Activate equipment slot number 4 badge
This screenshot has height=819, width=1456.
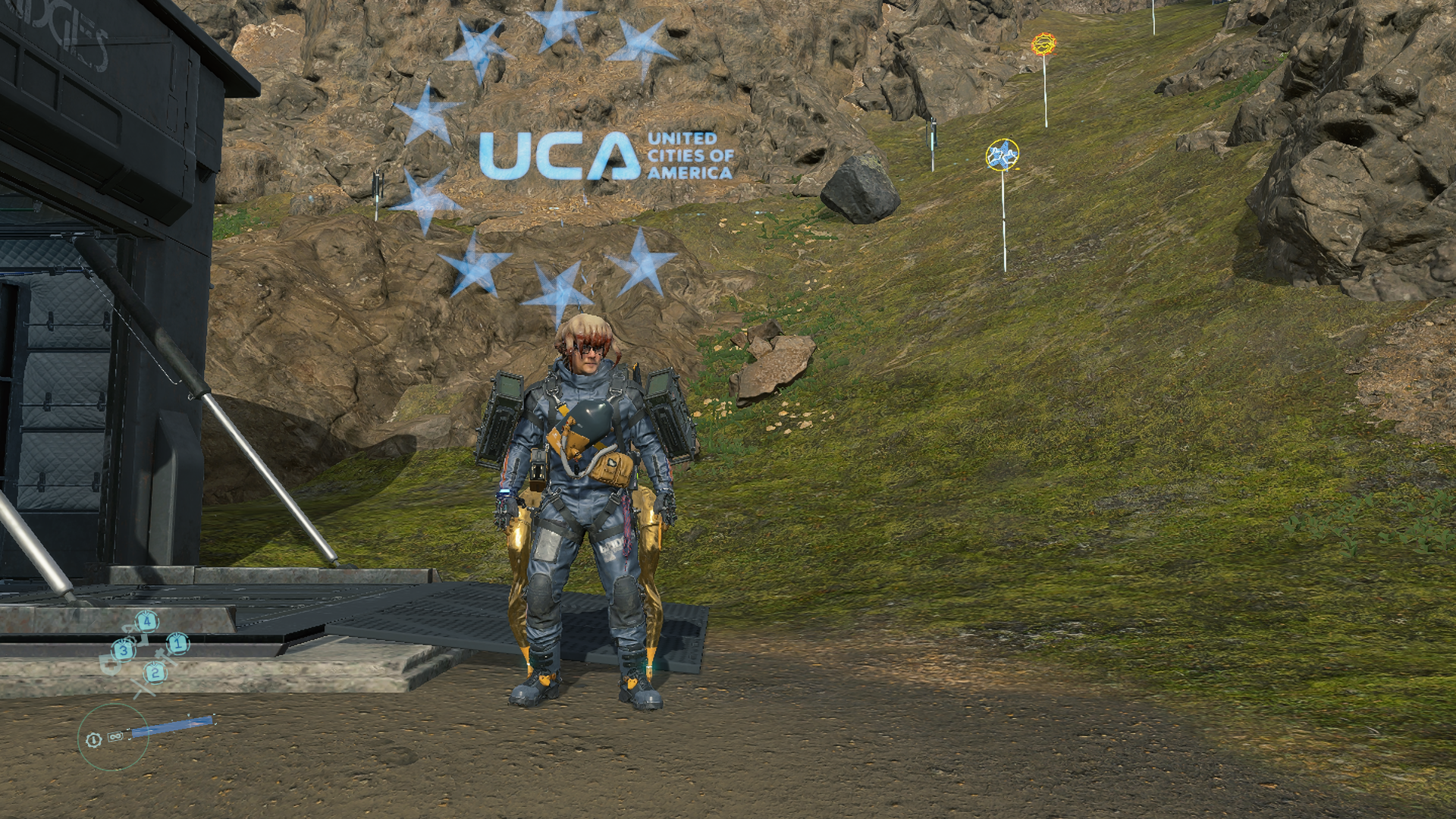(147, 622)
